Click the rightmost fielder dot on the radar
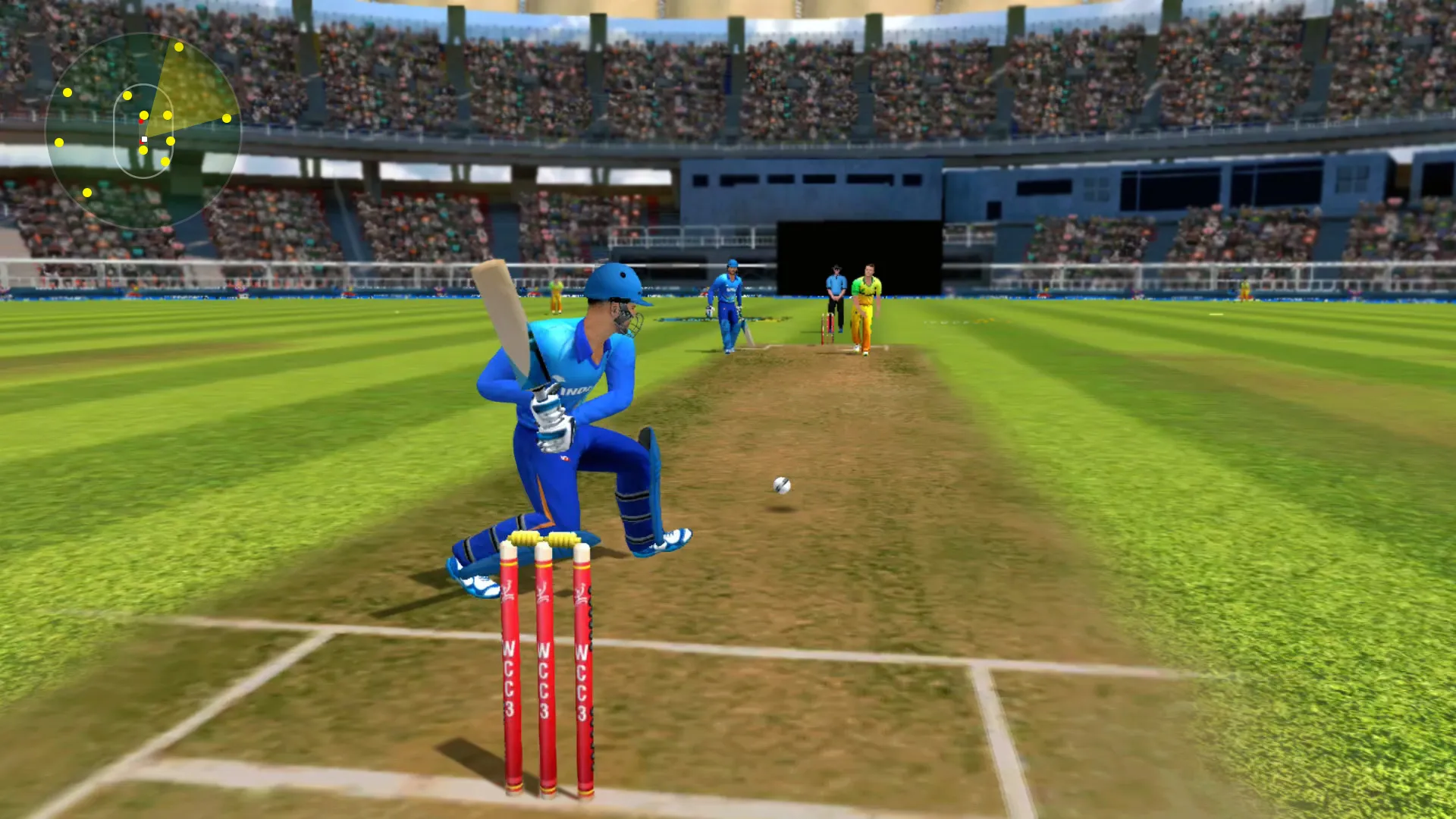 click(227, 118)
